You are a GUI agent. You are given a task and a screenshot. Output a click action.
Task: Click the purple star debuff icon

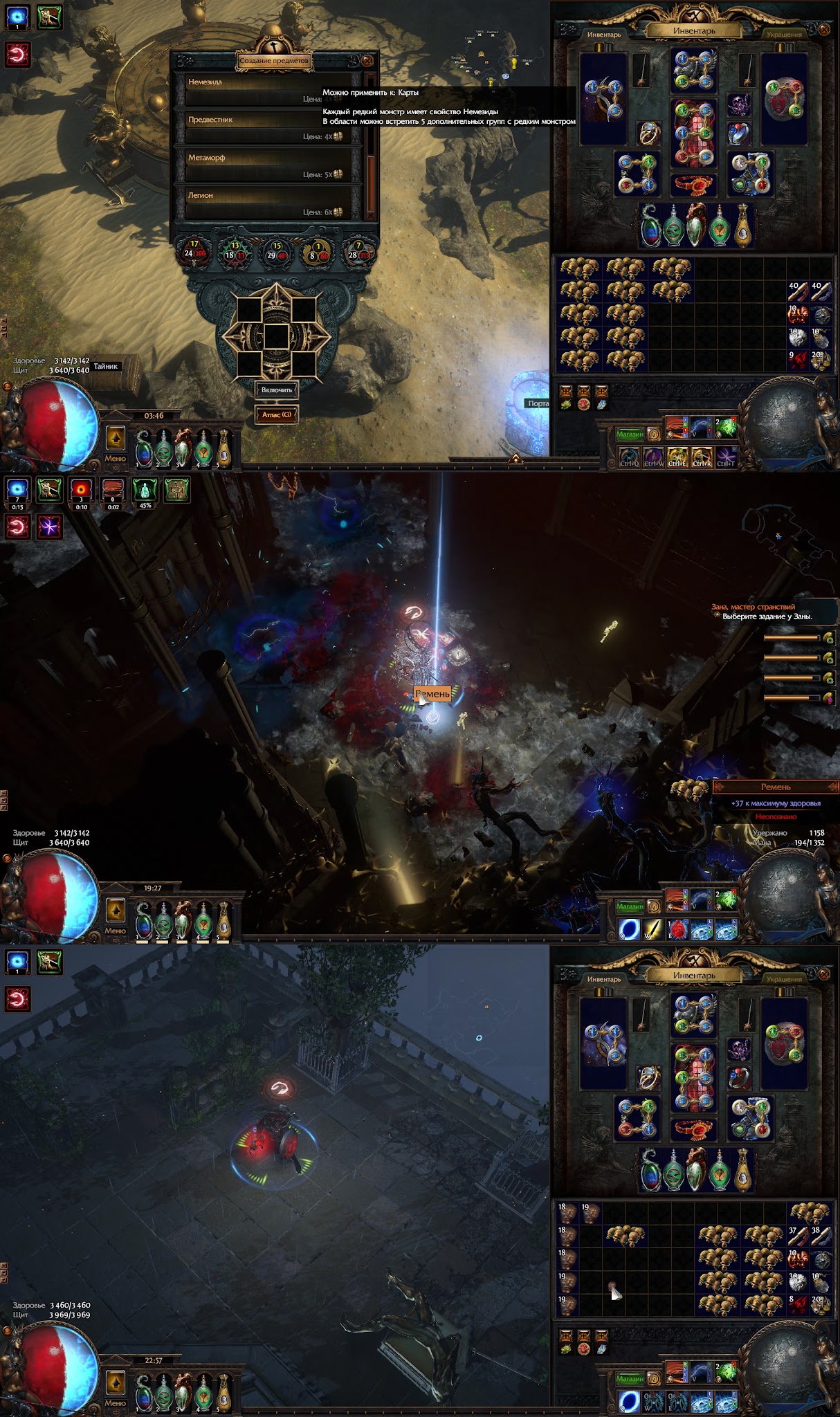click(49, 527)
